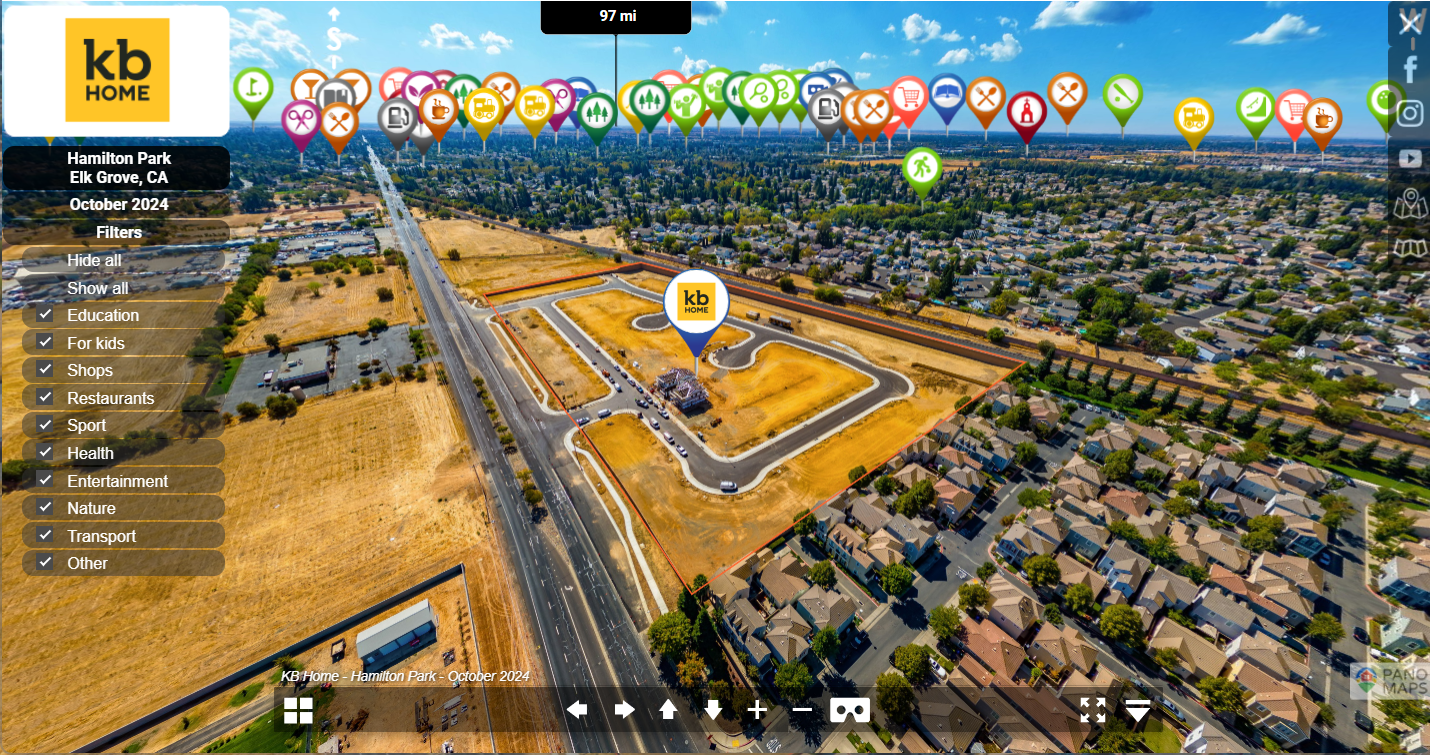Zoom out with the minus button

(802, 710)
